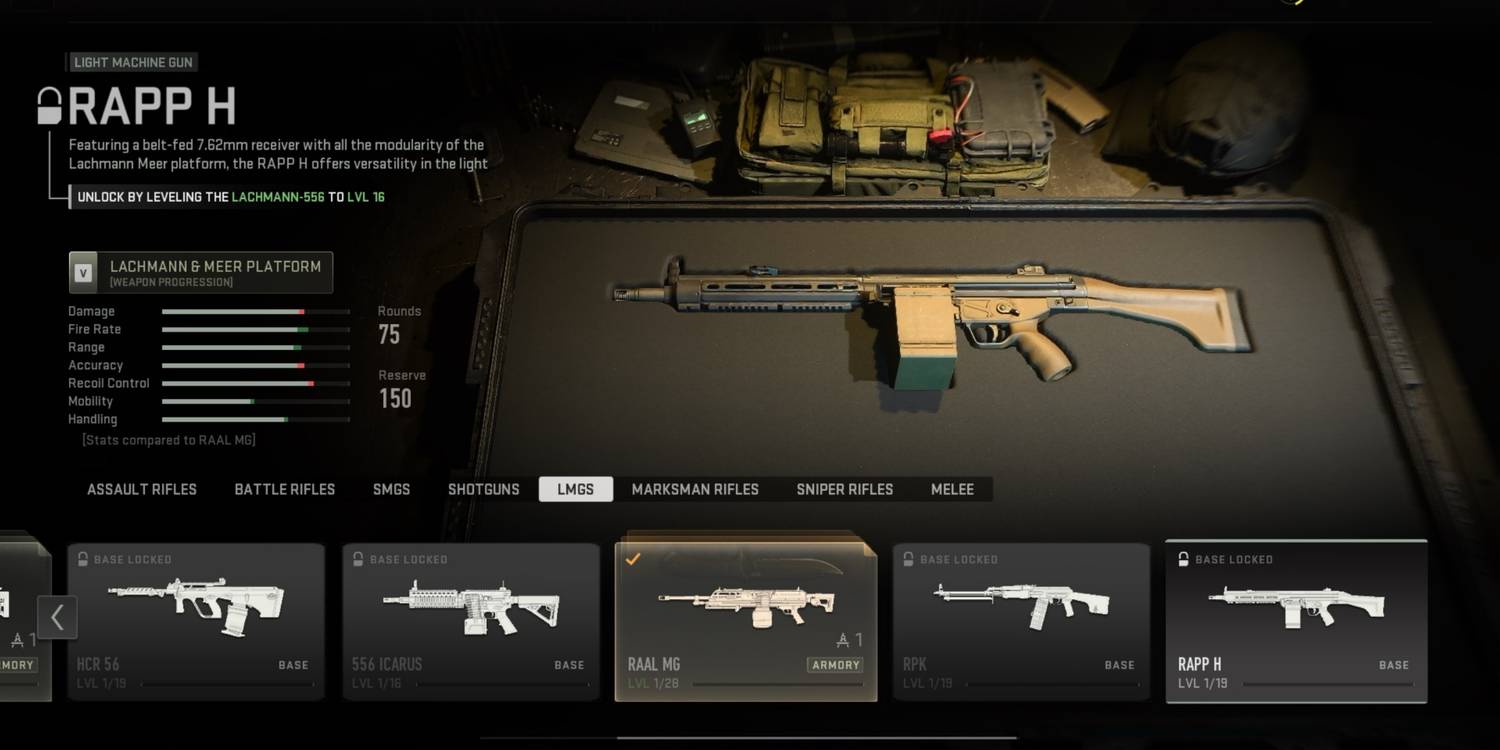Screen dimensions: 1500x750
Task: Open the Lachmann & Meer Platform weapon progression
Action: pos(200,272)
